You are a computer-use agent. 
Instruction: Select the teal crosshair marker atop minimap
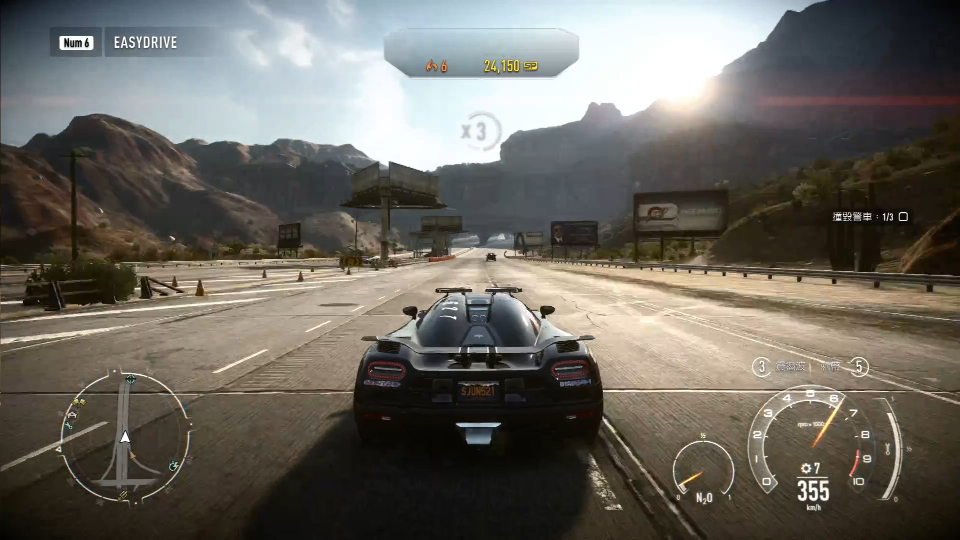(130, 378)
